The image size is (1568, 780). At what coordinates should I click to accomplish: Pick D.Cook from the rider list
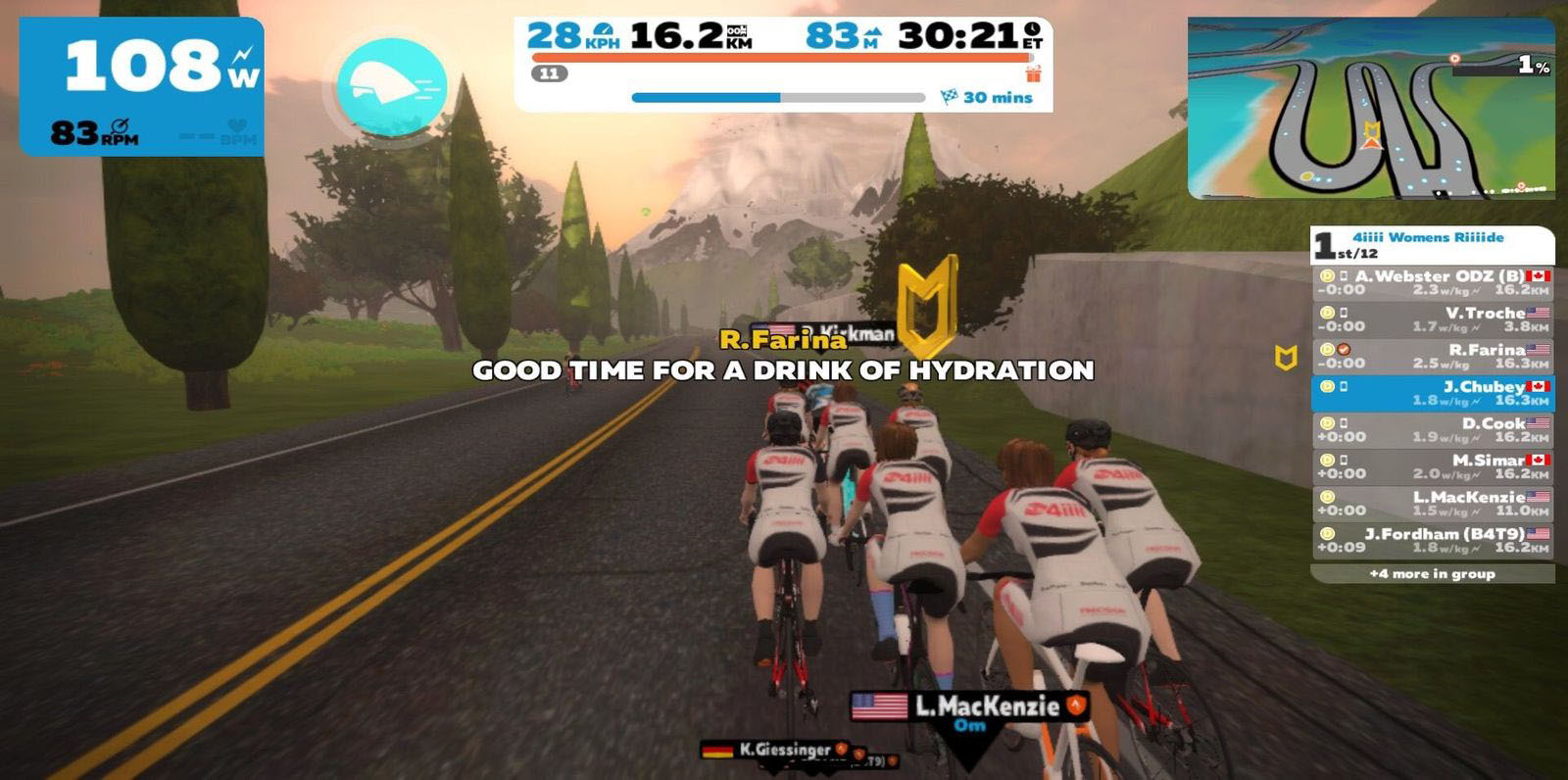click(1433, 430)
